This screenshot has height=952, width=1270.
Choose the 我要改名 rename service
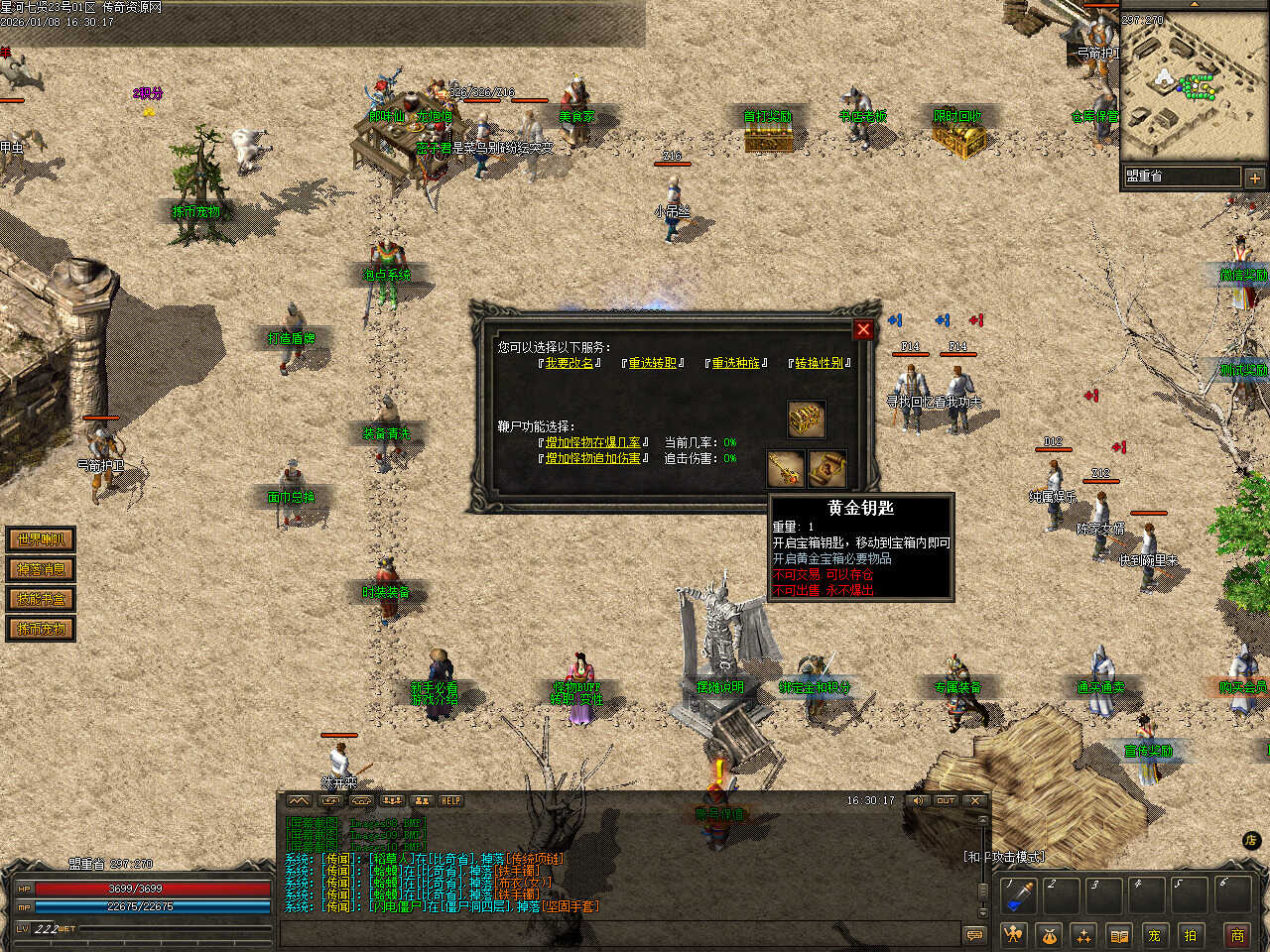coord(570,363)
